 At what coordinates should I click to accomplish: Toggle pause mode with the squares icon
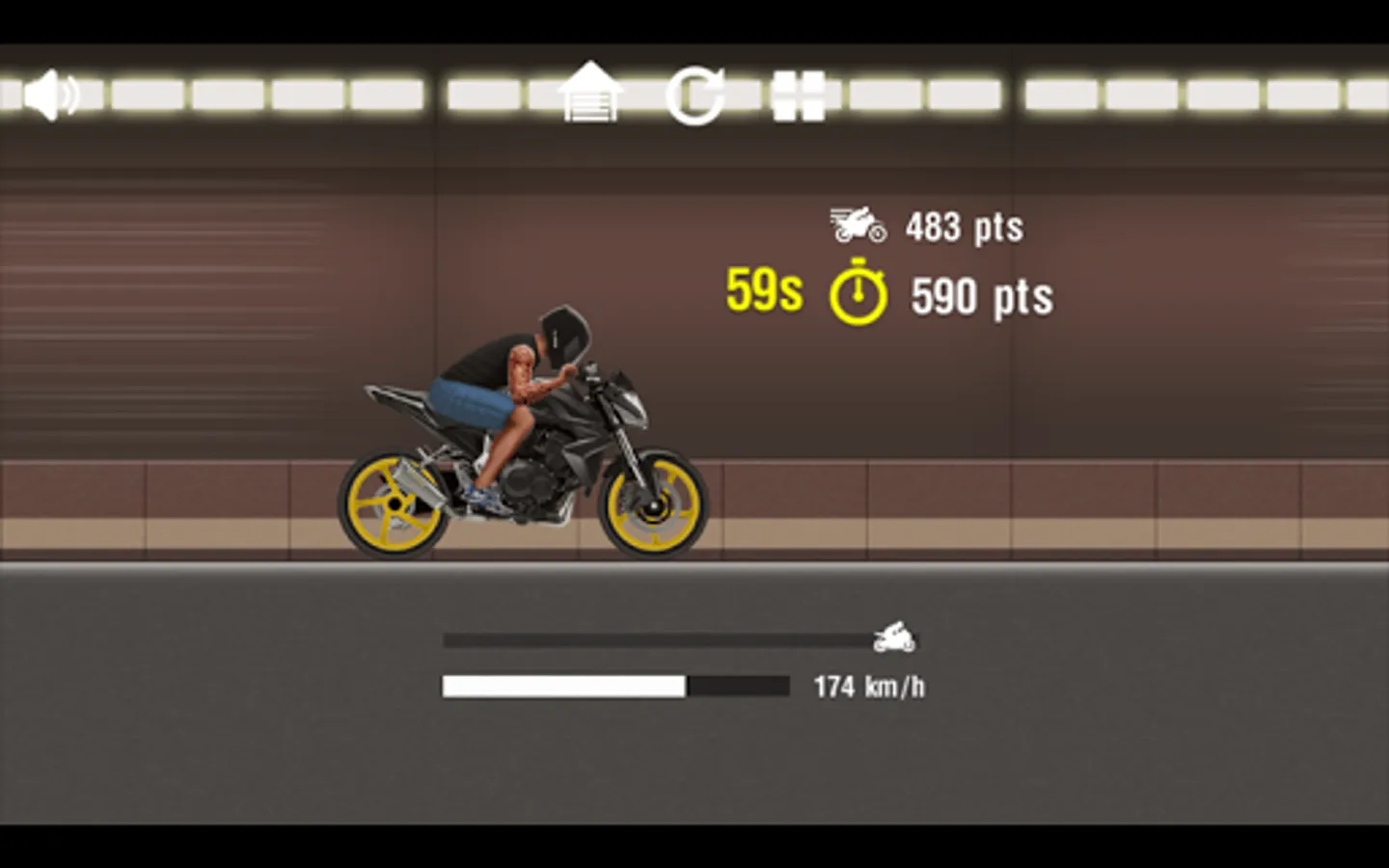[x=800, y=95]
